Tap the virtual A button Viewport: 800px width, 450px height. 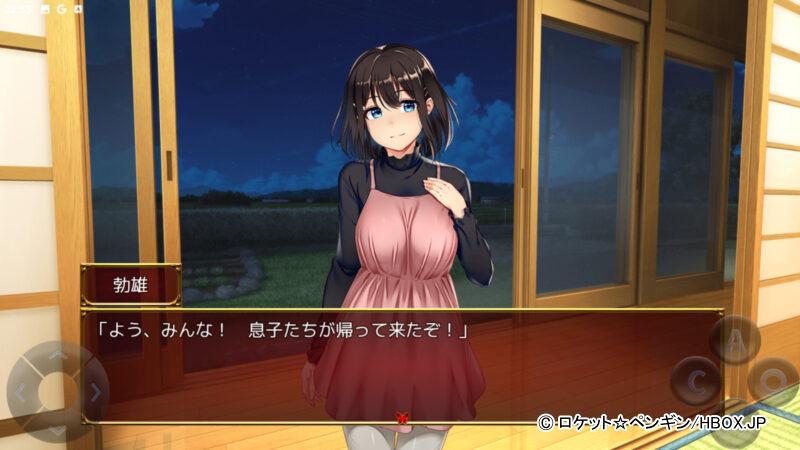pos(735,340)
